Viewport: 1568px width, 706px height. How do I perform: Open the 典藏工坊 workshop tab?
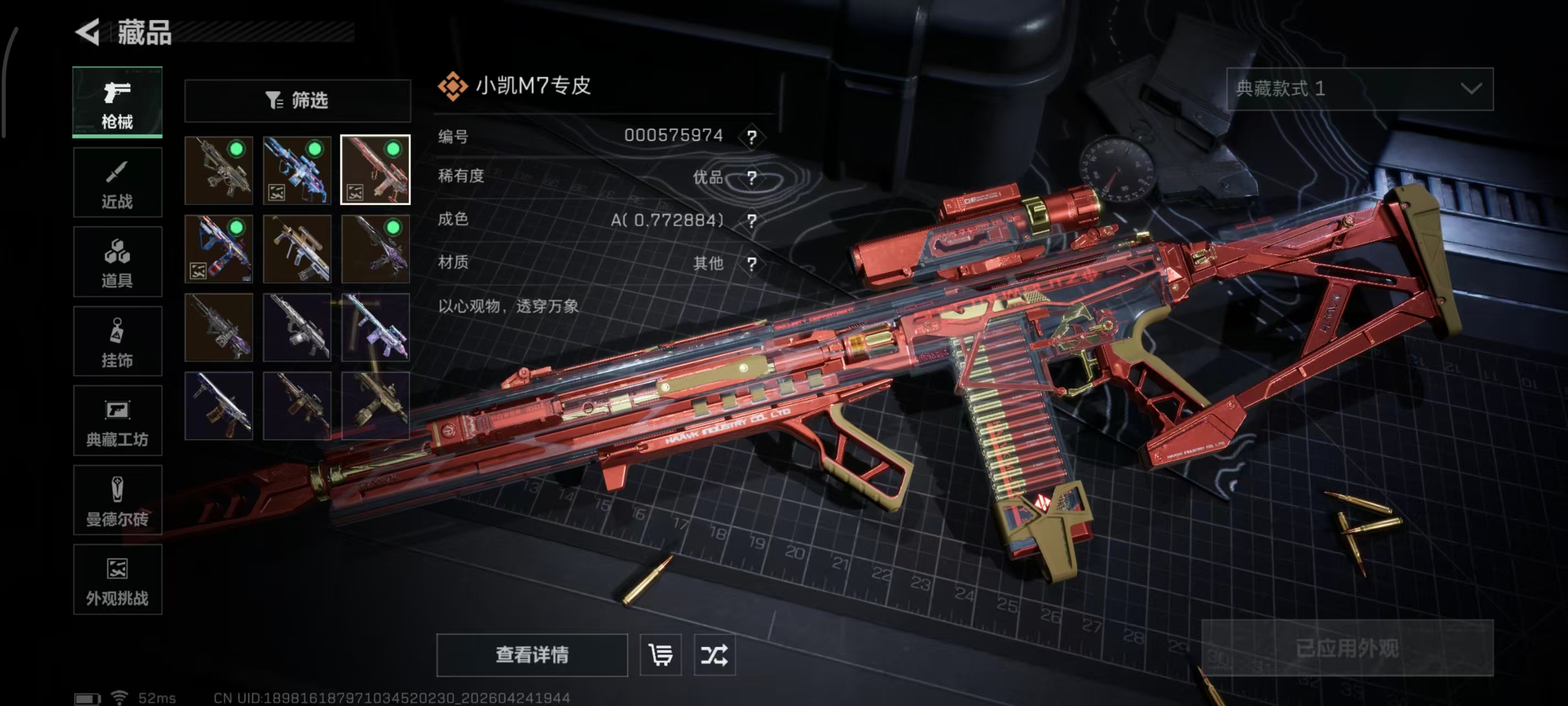[117, 421]
